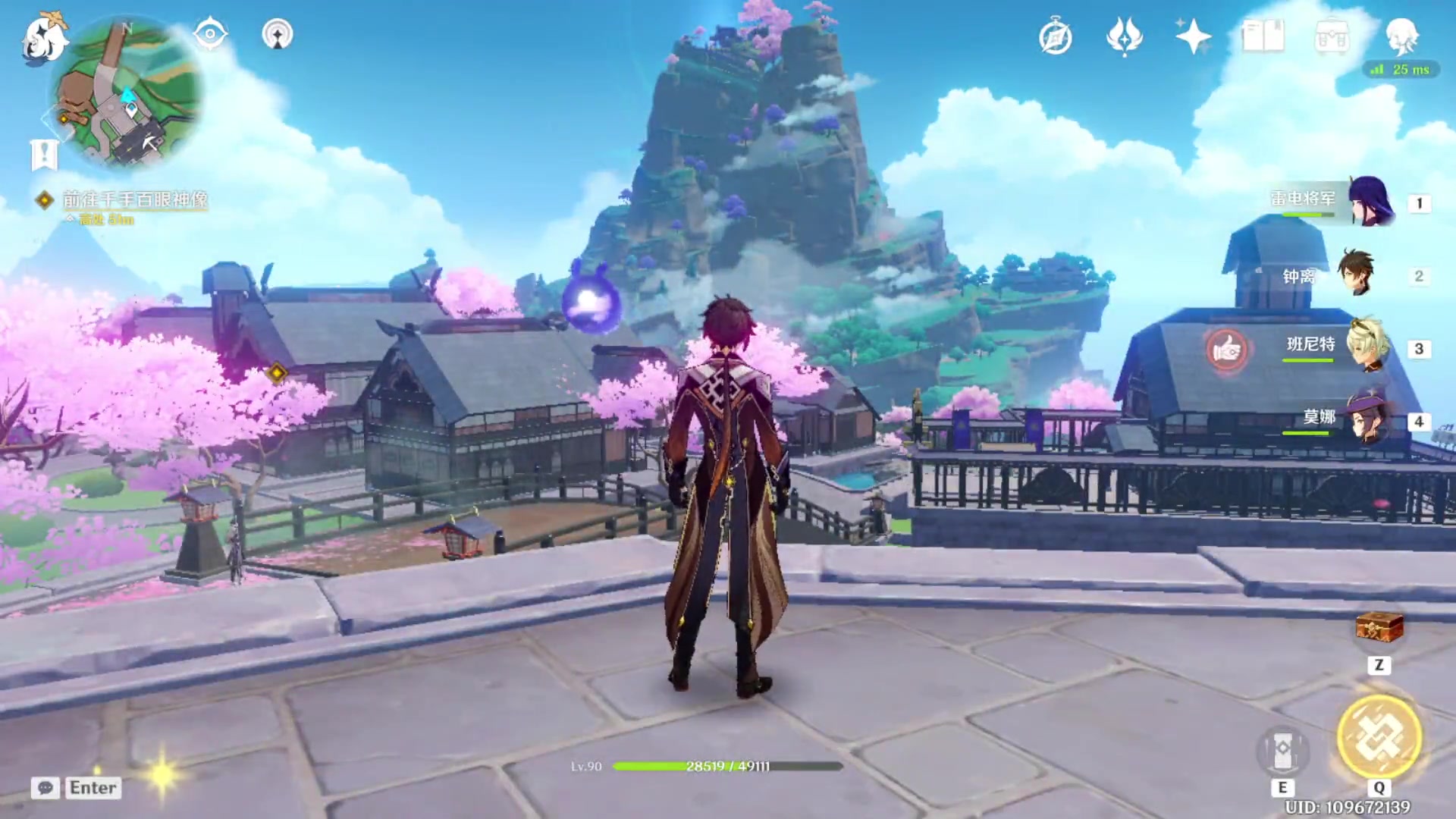Unleash the golden elemental burst
This screenshot has width=1456, height=819.
(x=1379, y=736)
